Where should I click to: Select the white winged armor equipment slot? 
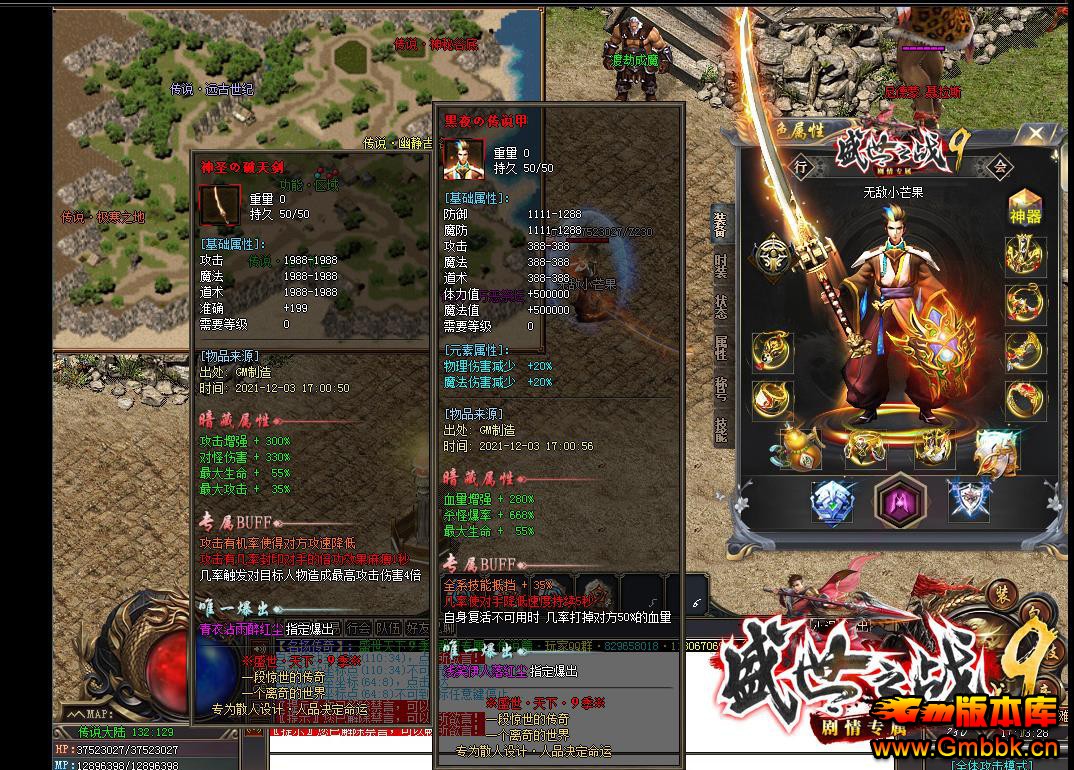tap(997, 450)
